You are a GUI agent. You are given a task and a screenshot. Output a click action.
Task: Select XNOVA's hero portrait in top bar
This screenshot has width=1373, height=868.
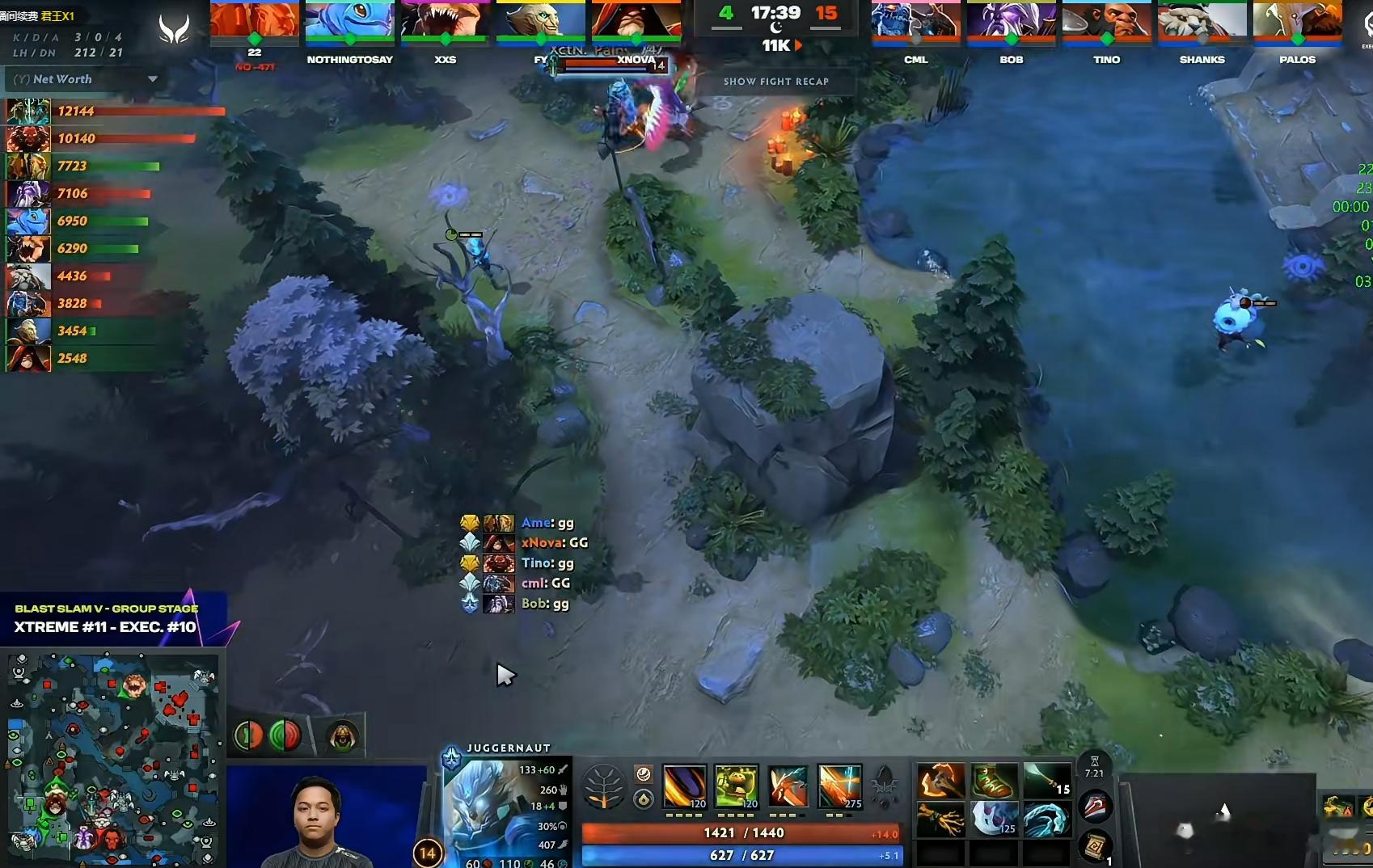click(x=636, y=20)
